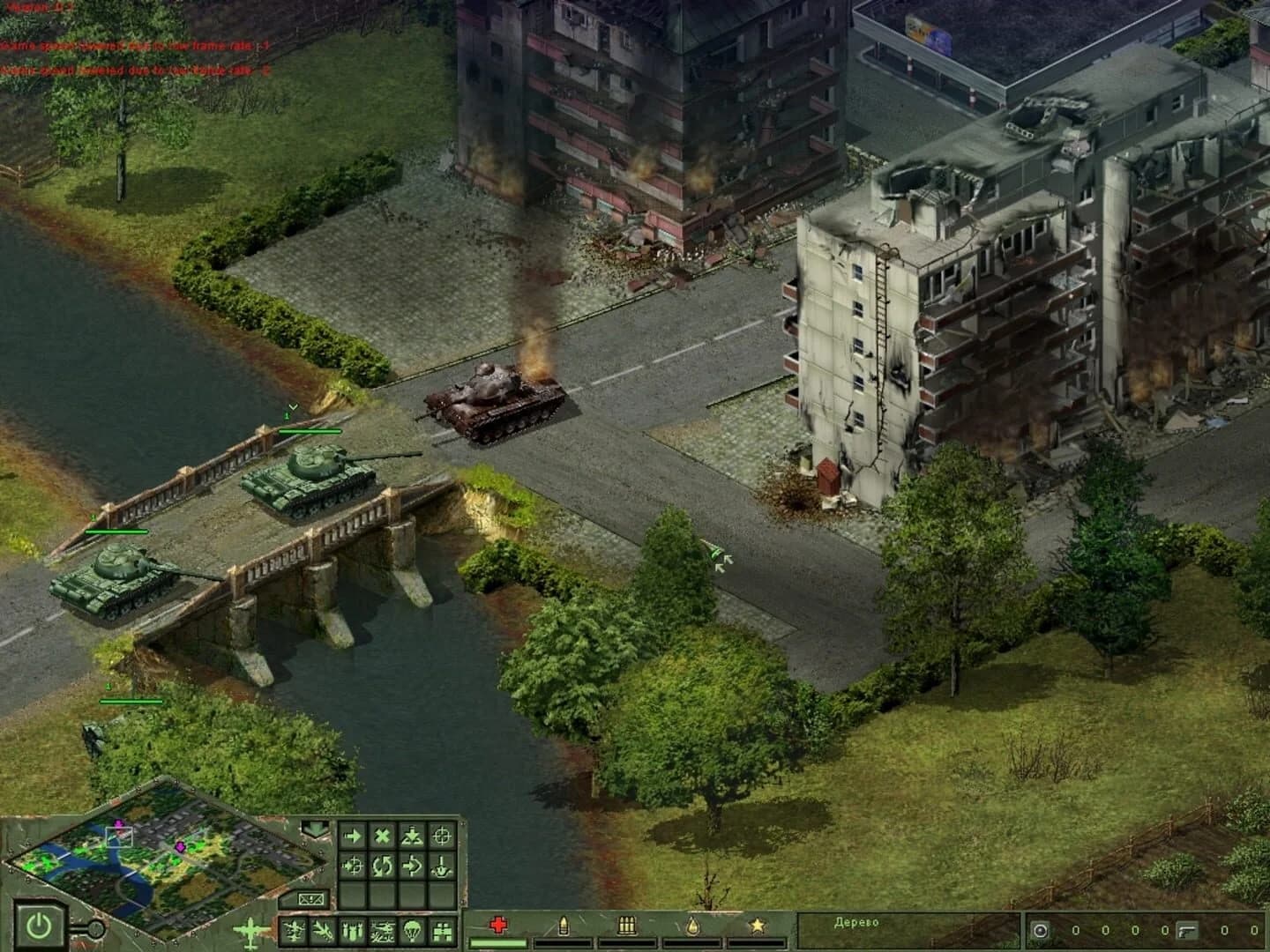Click the green health bar under the red cross
Image resolution: width=1270 pixels, height=952 pixels.
pos(499,942)
